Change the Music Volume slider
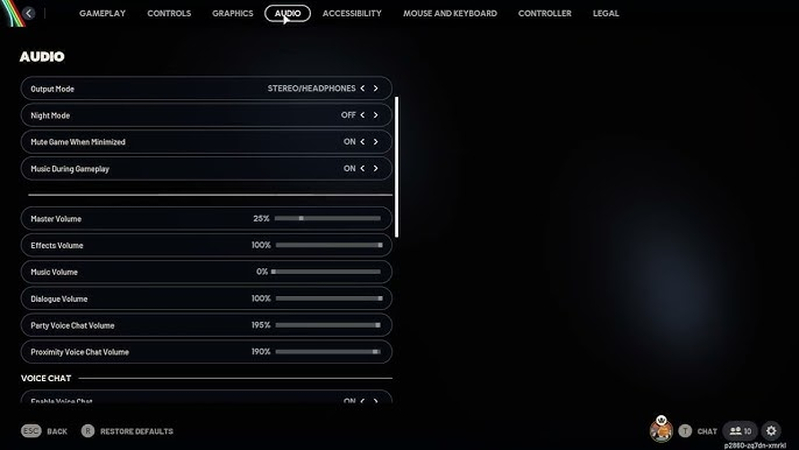 [327, 272]
